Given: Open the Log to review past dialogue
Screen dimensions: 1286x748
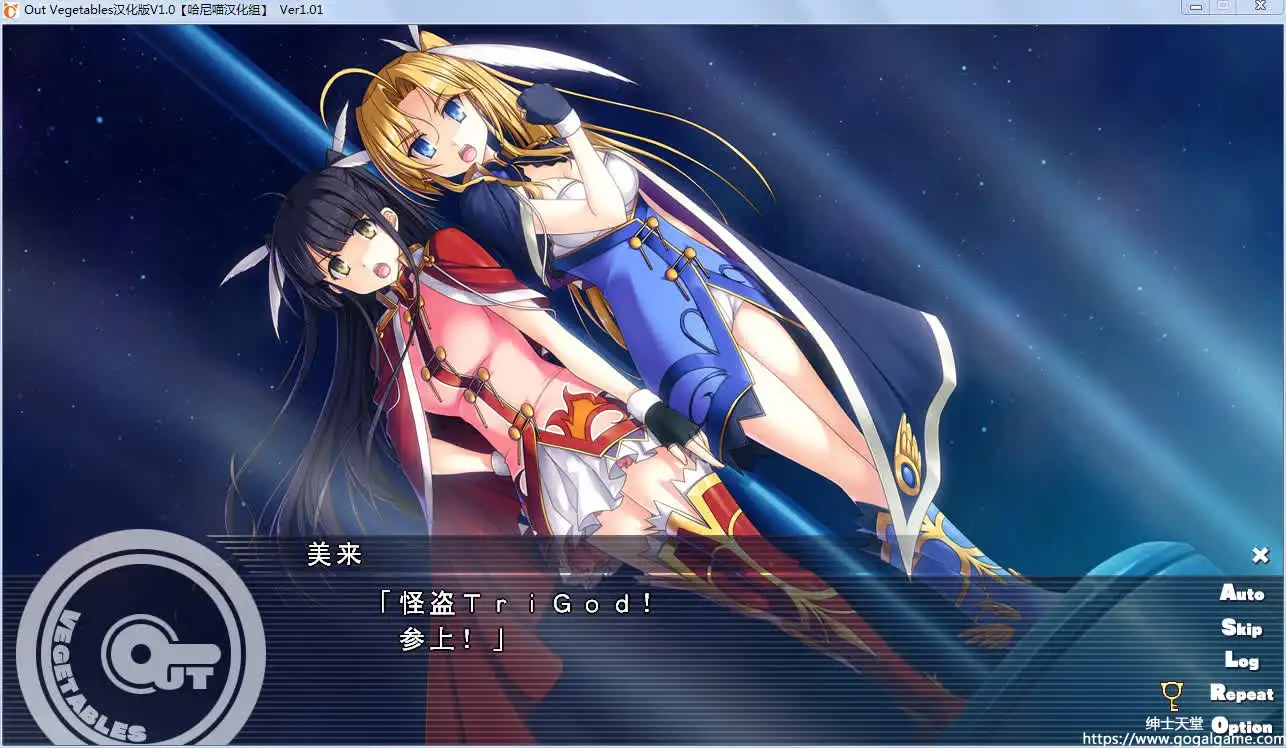Looking at the screenshot, I should tap(1243, 660).
